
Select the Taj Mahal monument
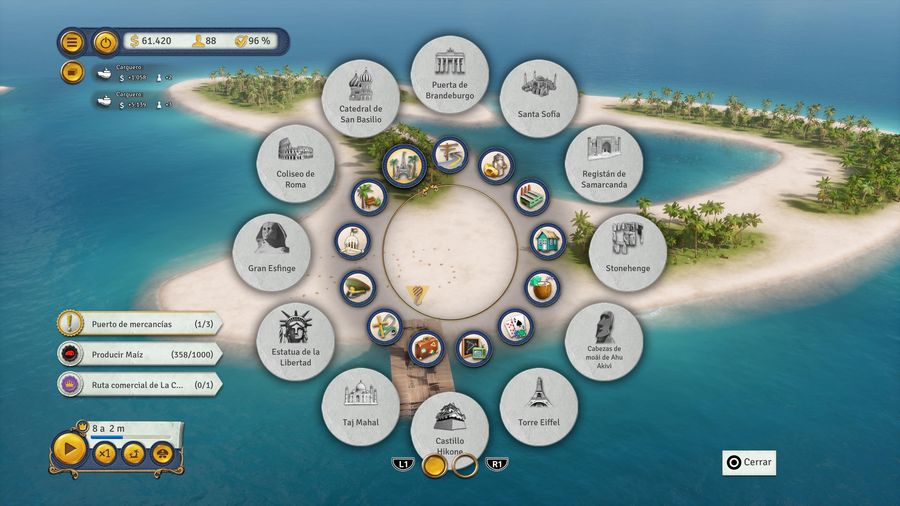(x=361, y=406)
